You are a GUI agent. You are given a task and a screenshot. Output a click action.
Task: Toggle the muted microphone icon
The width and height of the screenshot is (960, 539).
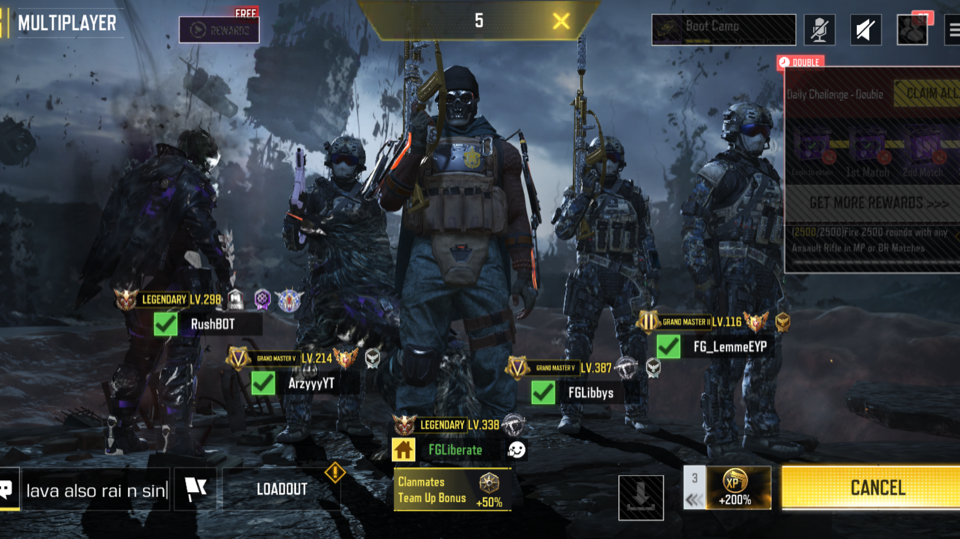tap(820, 30)
